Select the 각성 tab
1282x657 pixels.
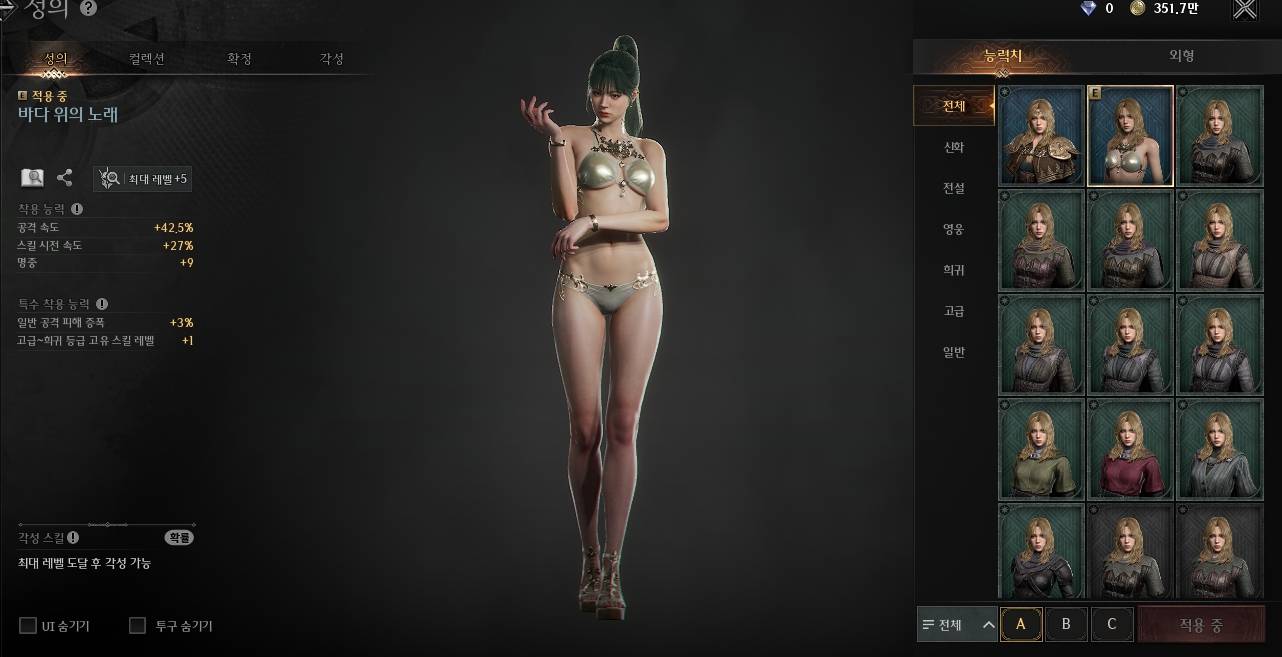(x=332, y=59)
